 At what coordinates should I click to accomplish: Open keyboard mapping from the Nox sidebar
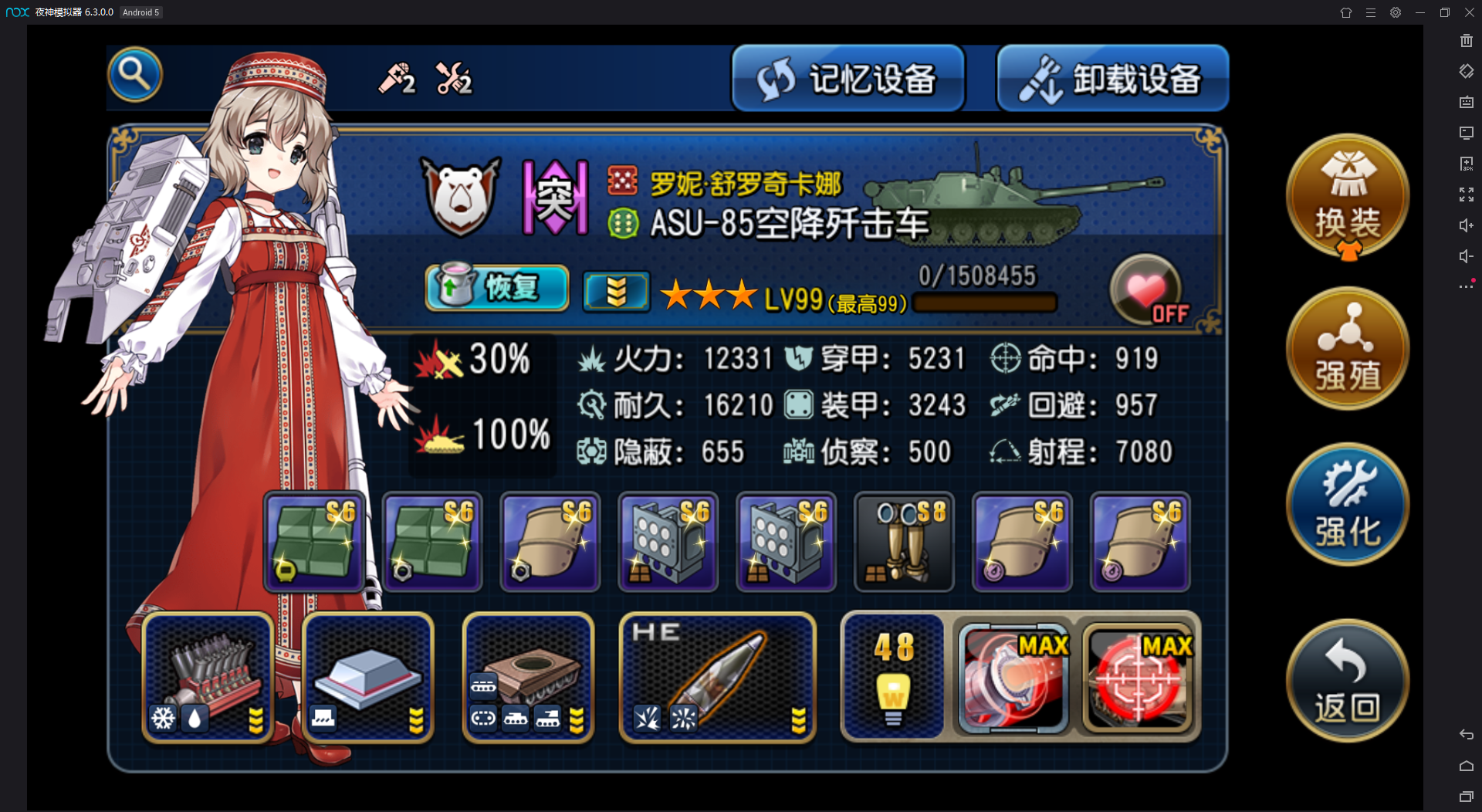click(x=1466, y=101)
